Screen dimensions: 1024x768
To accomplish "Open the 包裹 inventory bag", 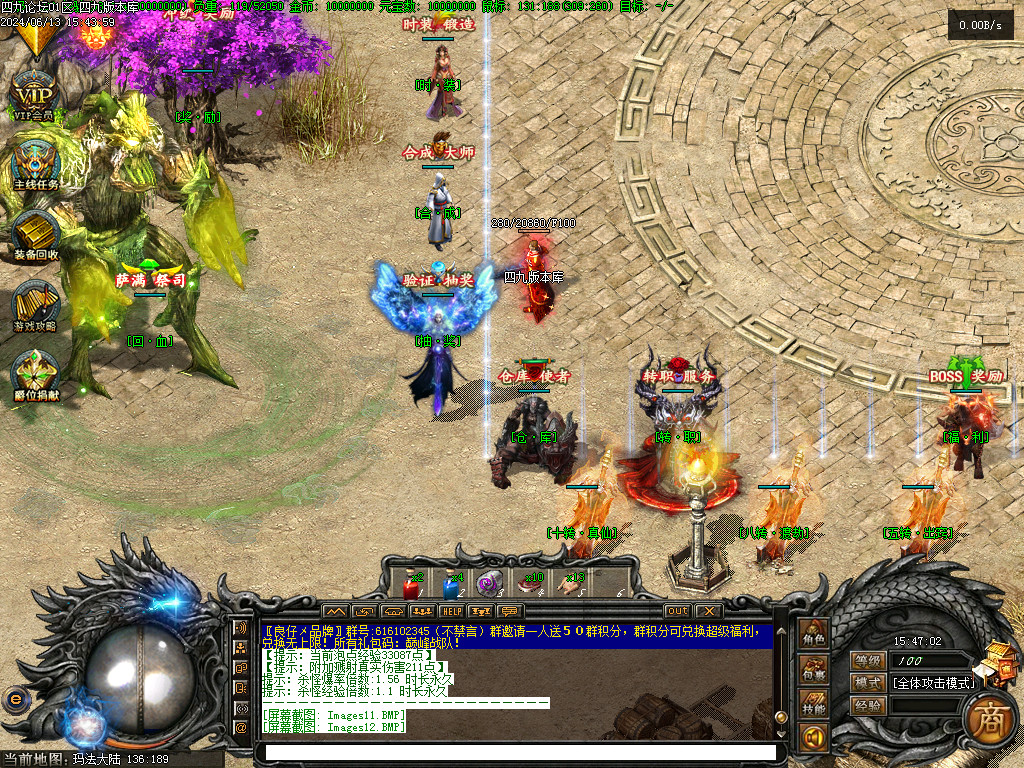I will point(814,673).
